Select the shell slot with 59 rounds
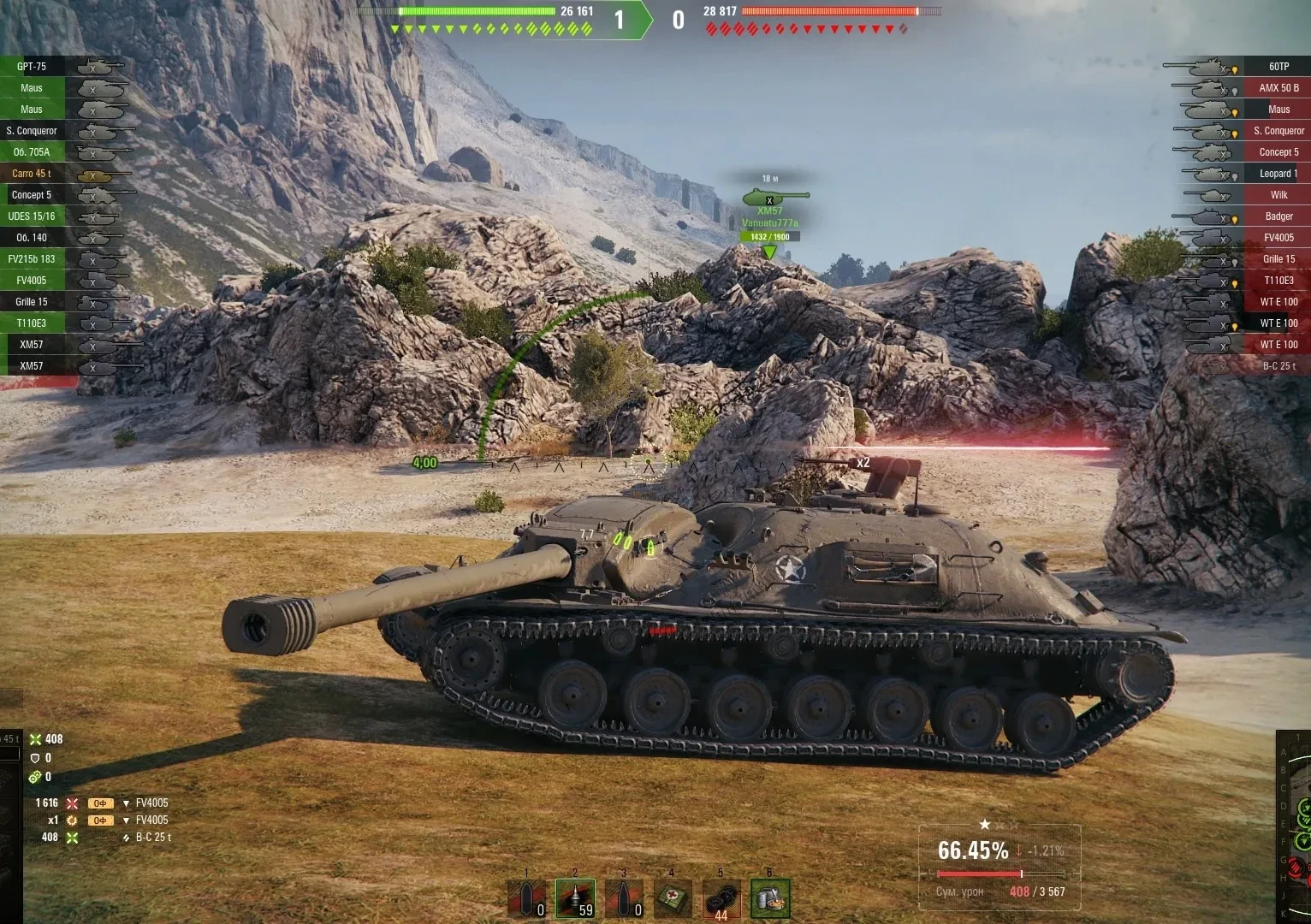This screenshot has height=924, width=1311. point(575,898)
